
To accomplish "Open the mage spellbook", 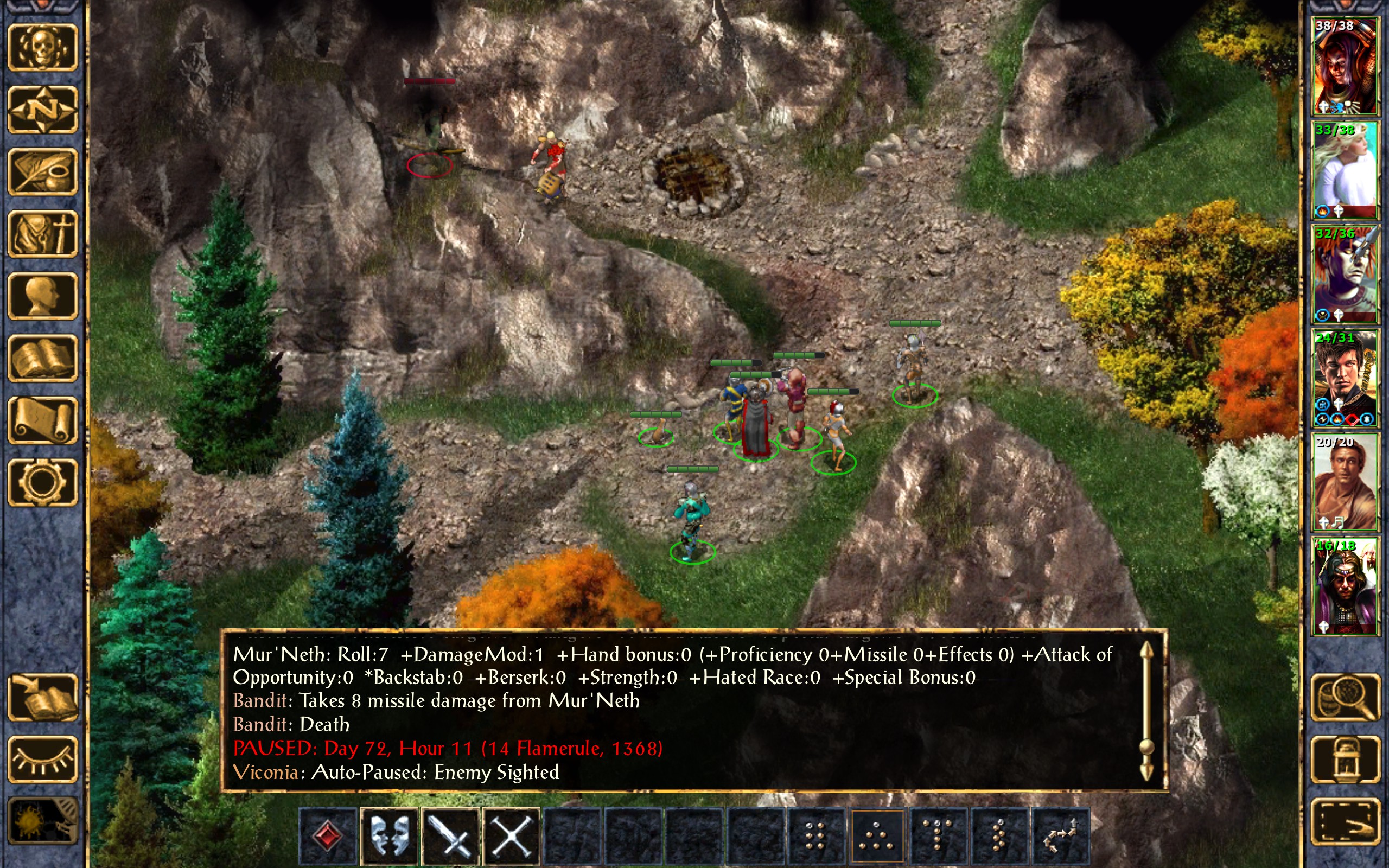I will [43, 358].
